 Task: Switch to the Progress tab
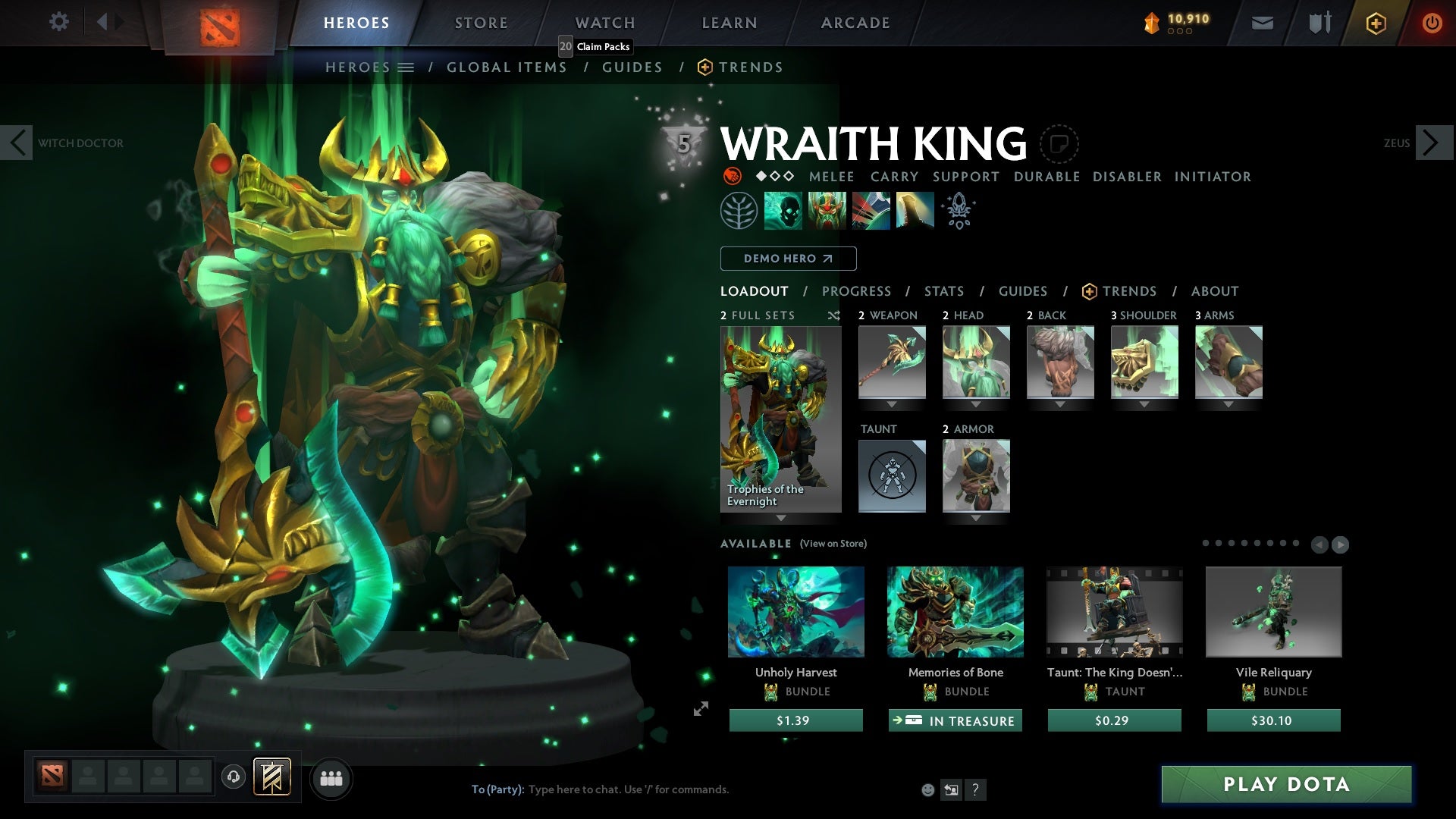point(856,291)
